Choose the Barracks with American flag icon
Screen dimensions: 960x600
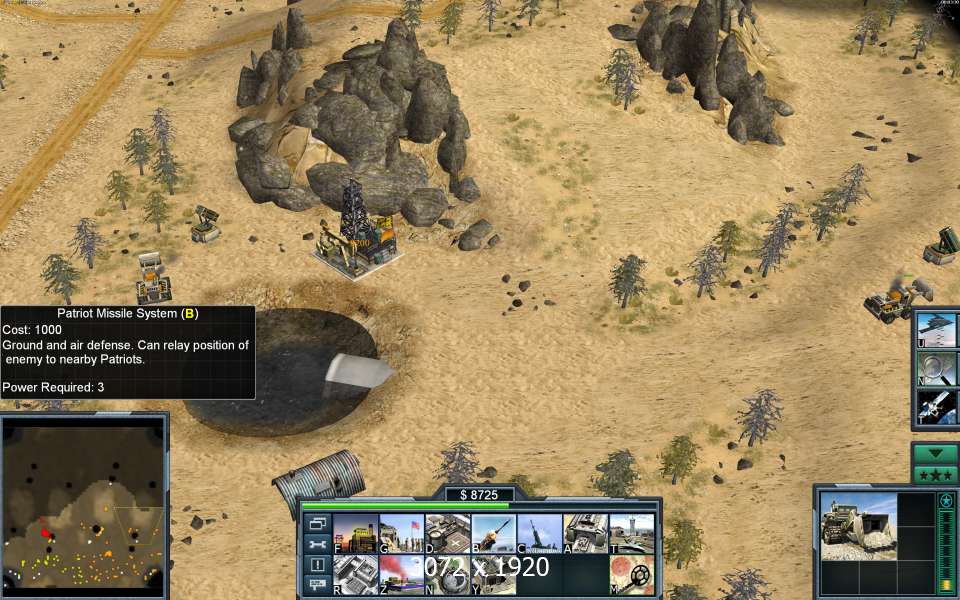coord(401,534)
